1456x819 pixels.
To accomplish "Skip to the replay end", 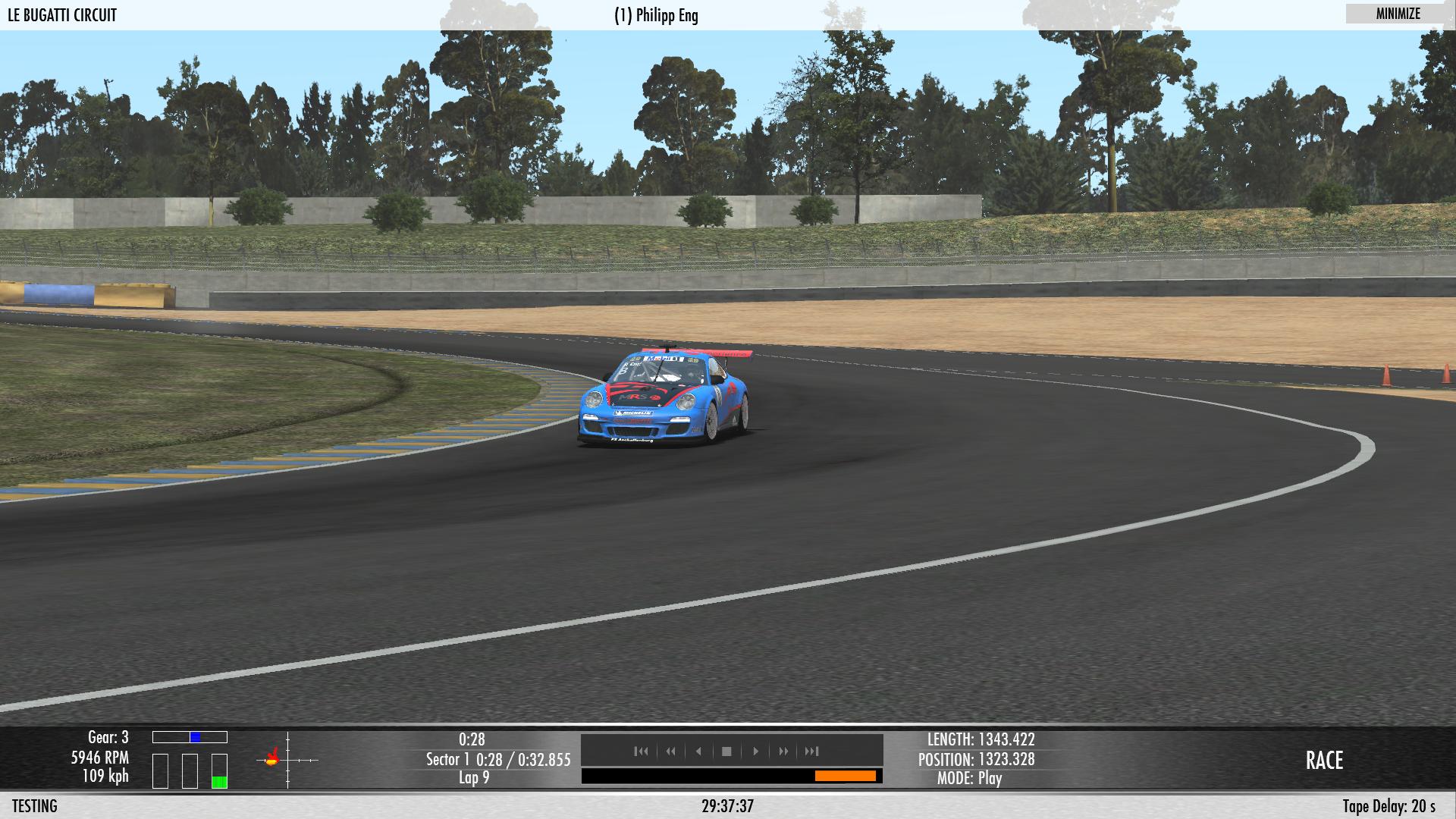I will pos(812,752).
